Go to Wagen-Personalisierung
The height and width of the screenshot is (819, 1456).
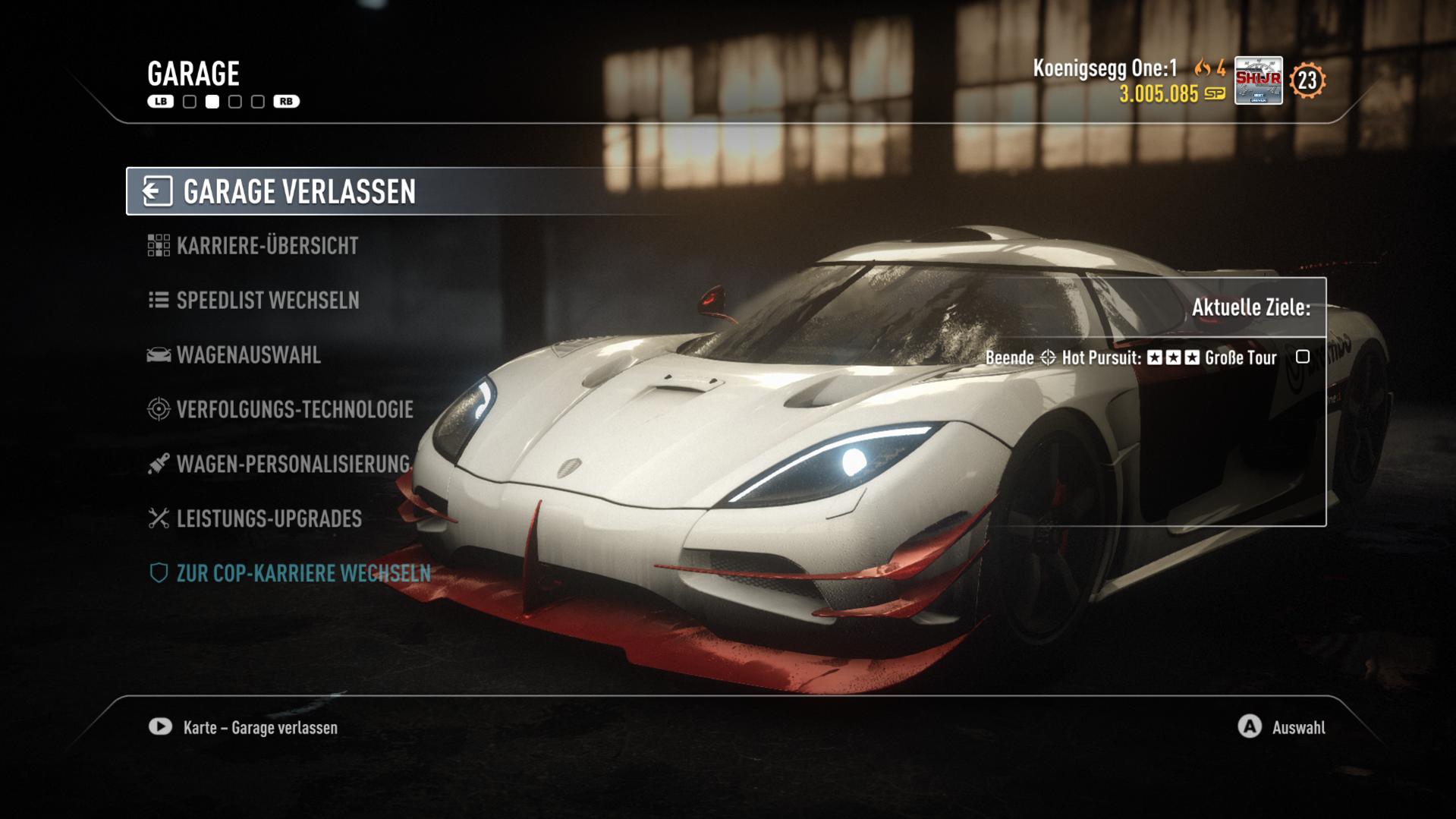(292, 465)
